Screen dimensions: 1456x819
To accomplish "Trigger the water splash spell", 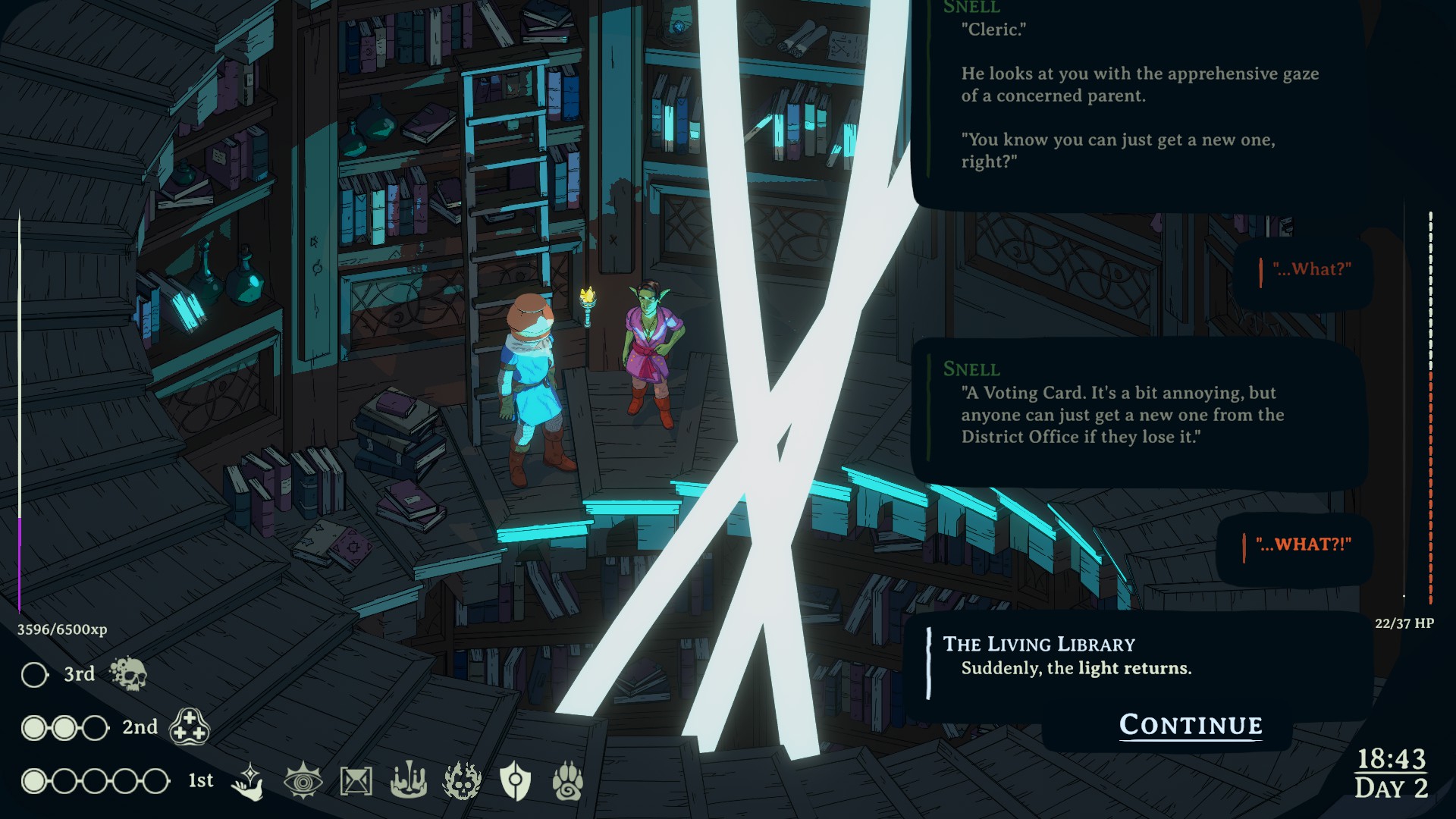I will (x=408, y=781).
